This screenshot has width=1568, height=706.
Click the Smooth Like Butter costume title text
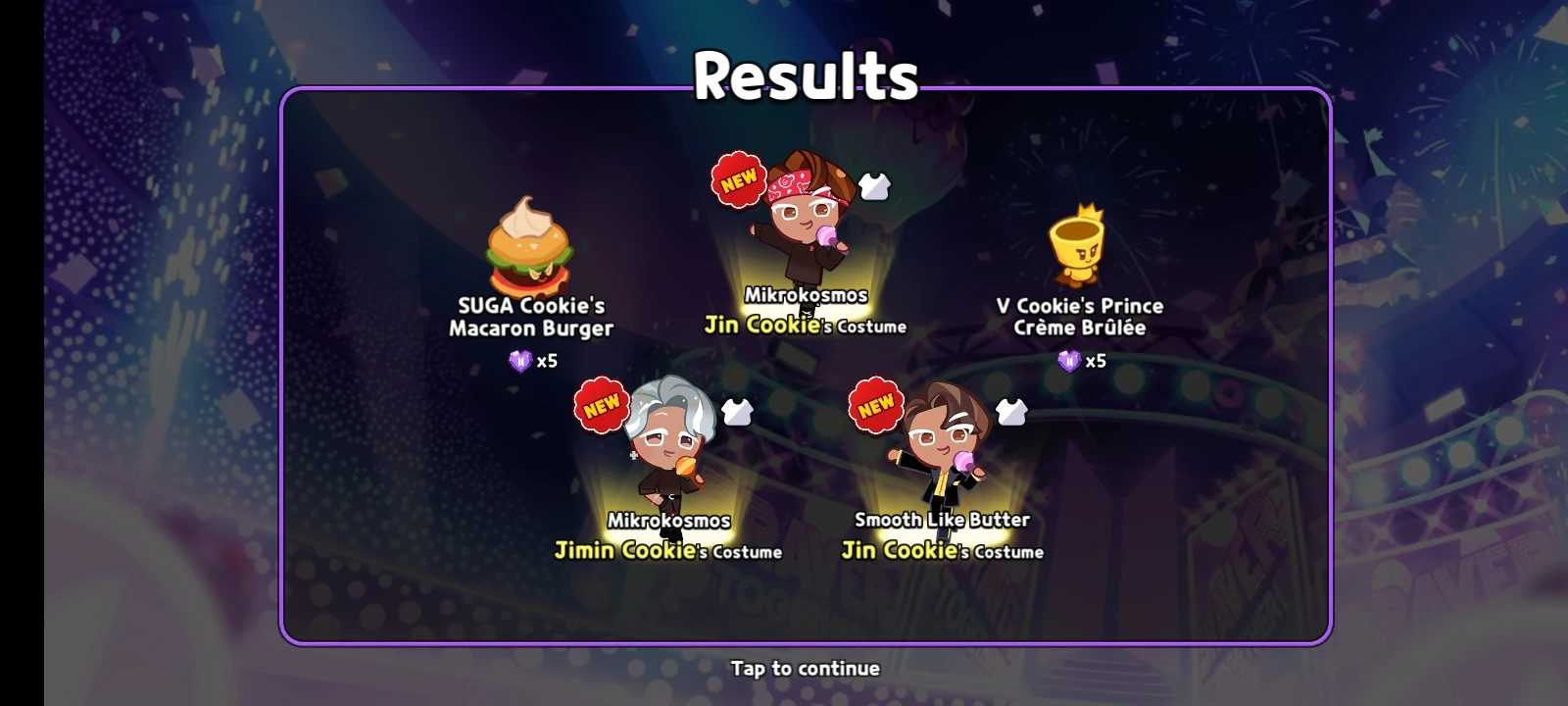(x=942, y=520)
